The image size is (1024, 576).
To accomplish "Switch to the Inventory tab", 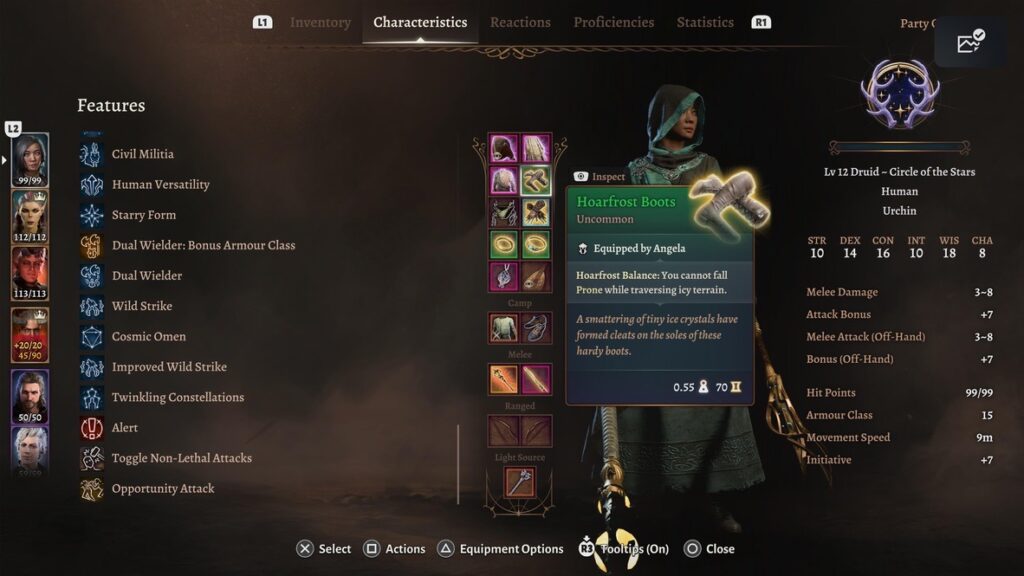I will pos(320,22).
